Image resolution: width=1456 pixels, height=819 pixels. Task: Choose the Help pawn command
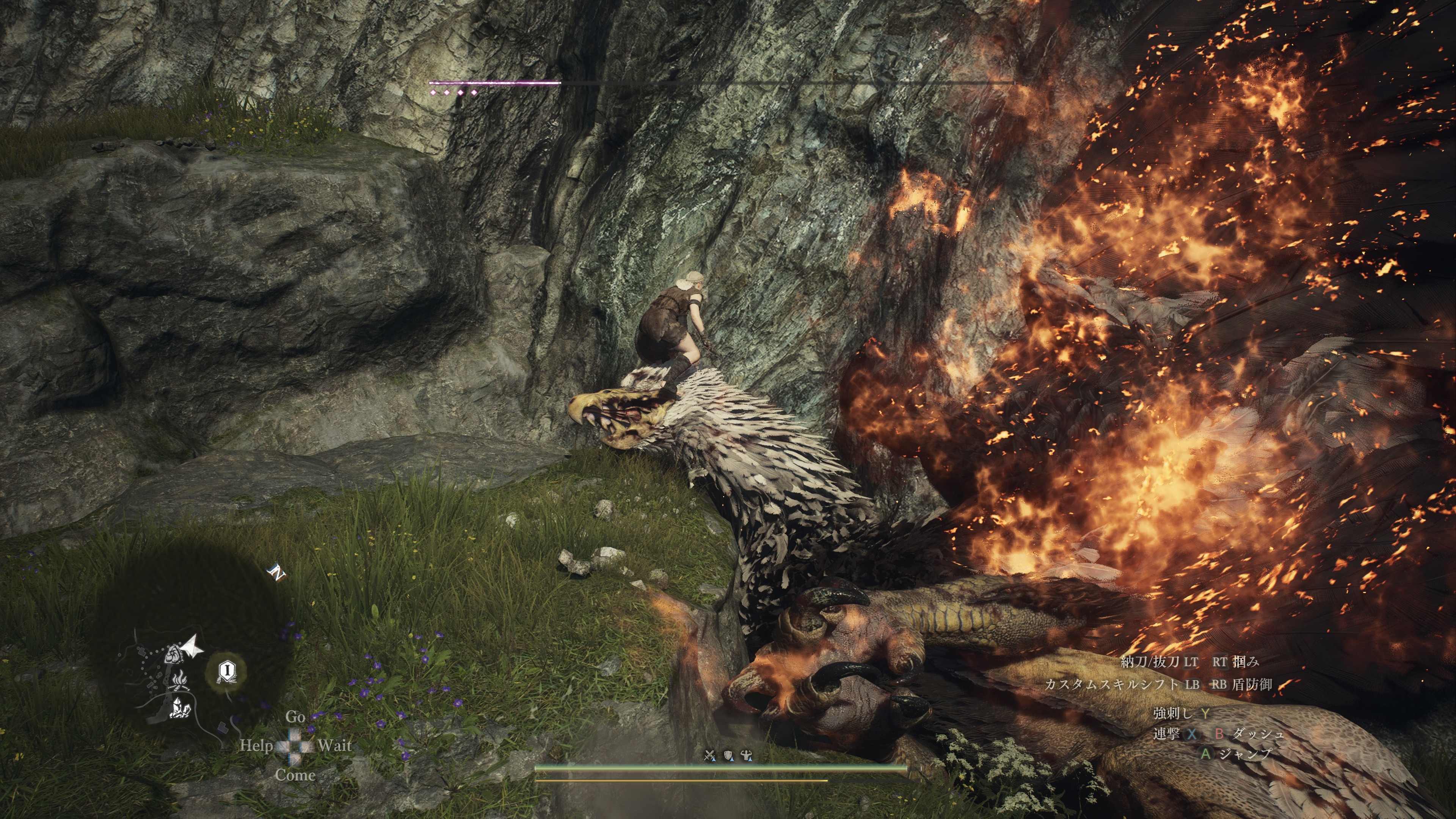[x=256, y=745]
